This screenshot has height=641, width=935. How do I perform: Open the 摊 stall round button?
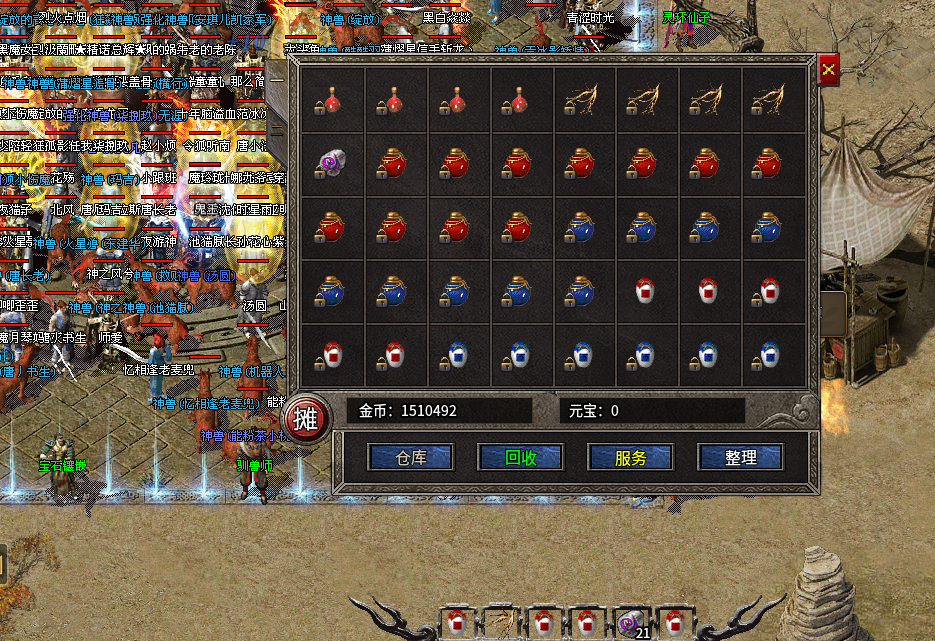[x=306, y=418]
